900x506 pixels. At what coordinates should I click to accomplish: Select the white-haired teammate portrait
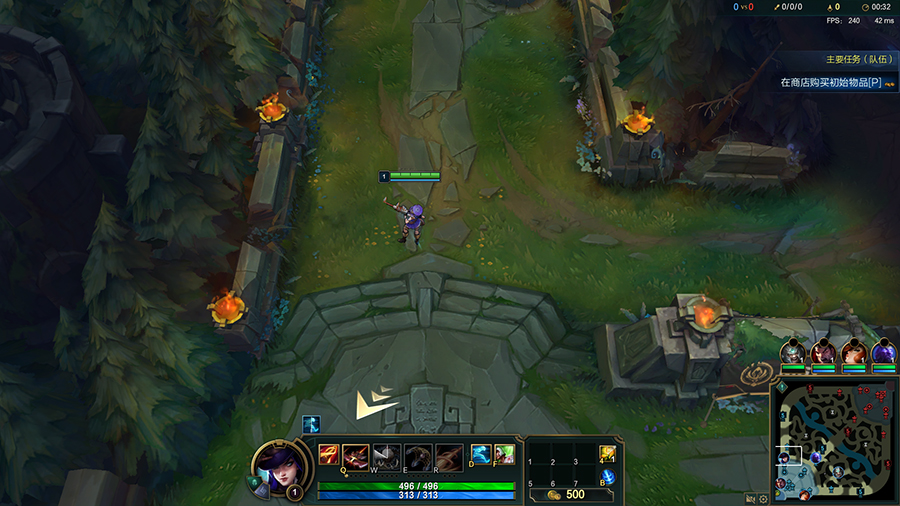[793, 352]
